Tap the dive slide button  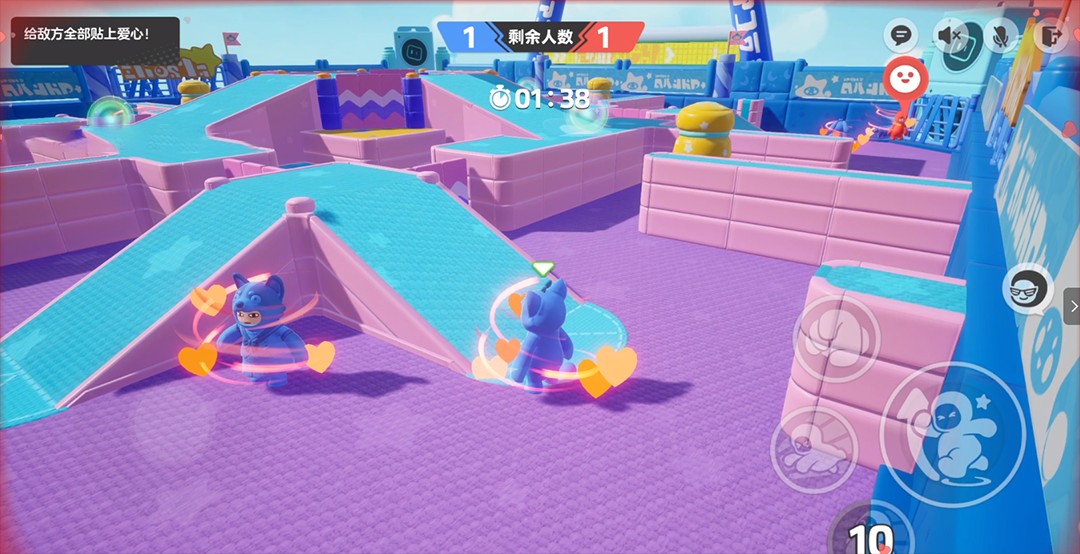click(814, 449)
